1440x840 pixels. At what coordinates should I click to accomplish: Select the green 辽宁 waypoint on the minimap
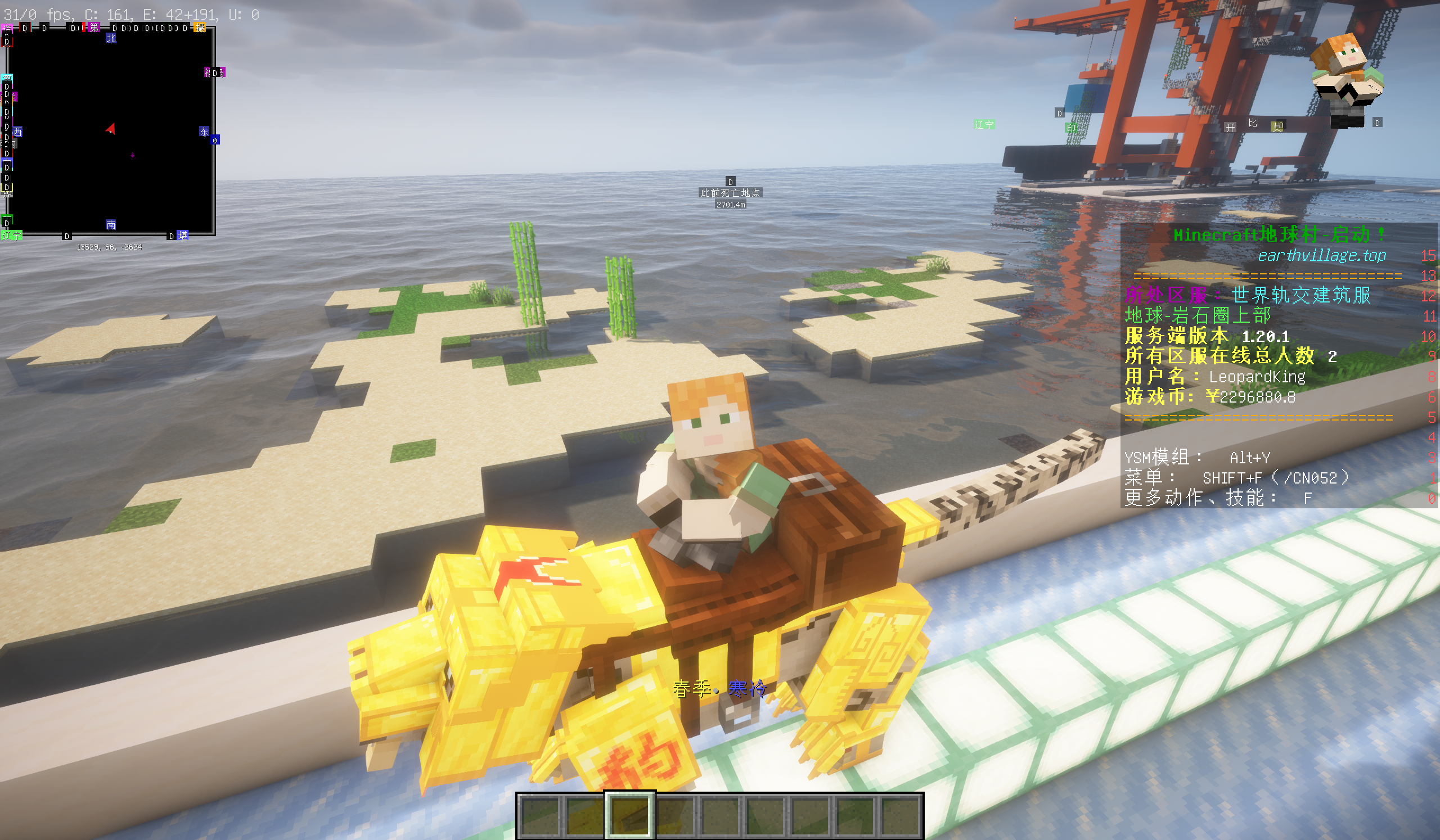(x=11, y=235)
